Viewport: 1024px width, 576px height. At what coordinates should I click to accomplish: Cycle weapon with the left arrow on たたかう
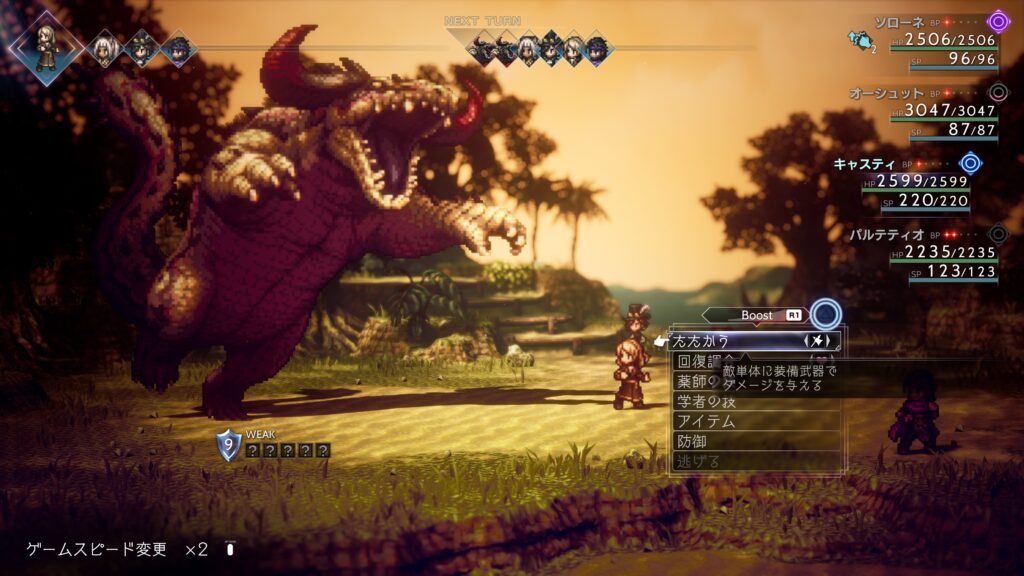click(808, 341)
